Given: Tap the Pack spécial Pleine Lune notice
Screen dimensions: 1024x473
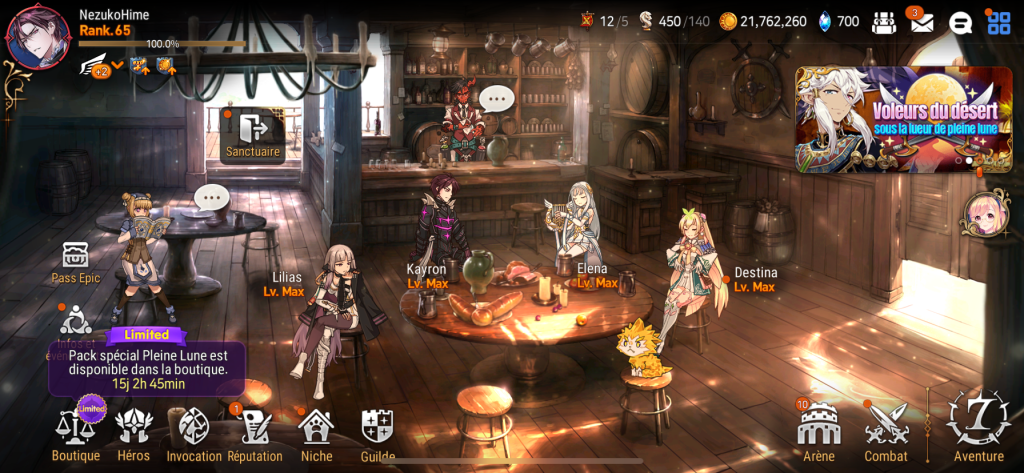Looking at the screenshot, I should (x=147, y=362).
